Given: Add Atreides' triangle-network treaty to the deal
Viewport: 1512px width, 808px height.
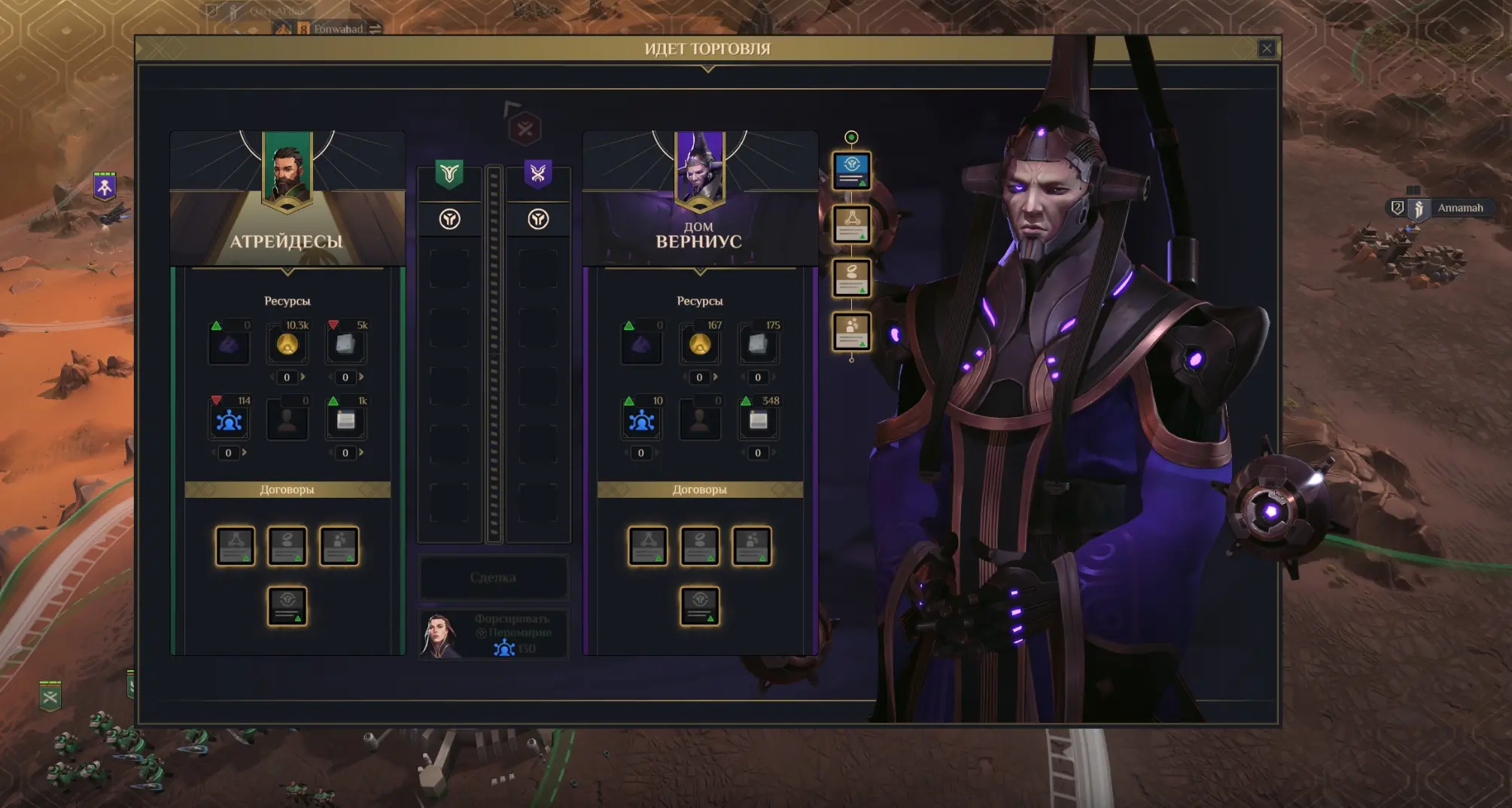Looking at the screenshot, I should [236, 546].
